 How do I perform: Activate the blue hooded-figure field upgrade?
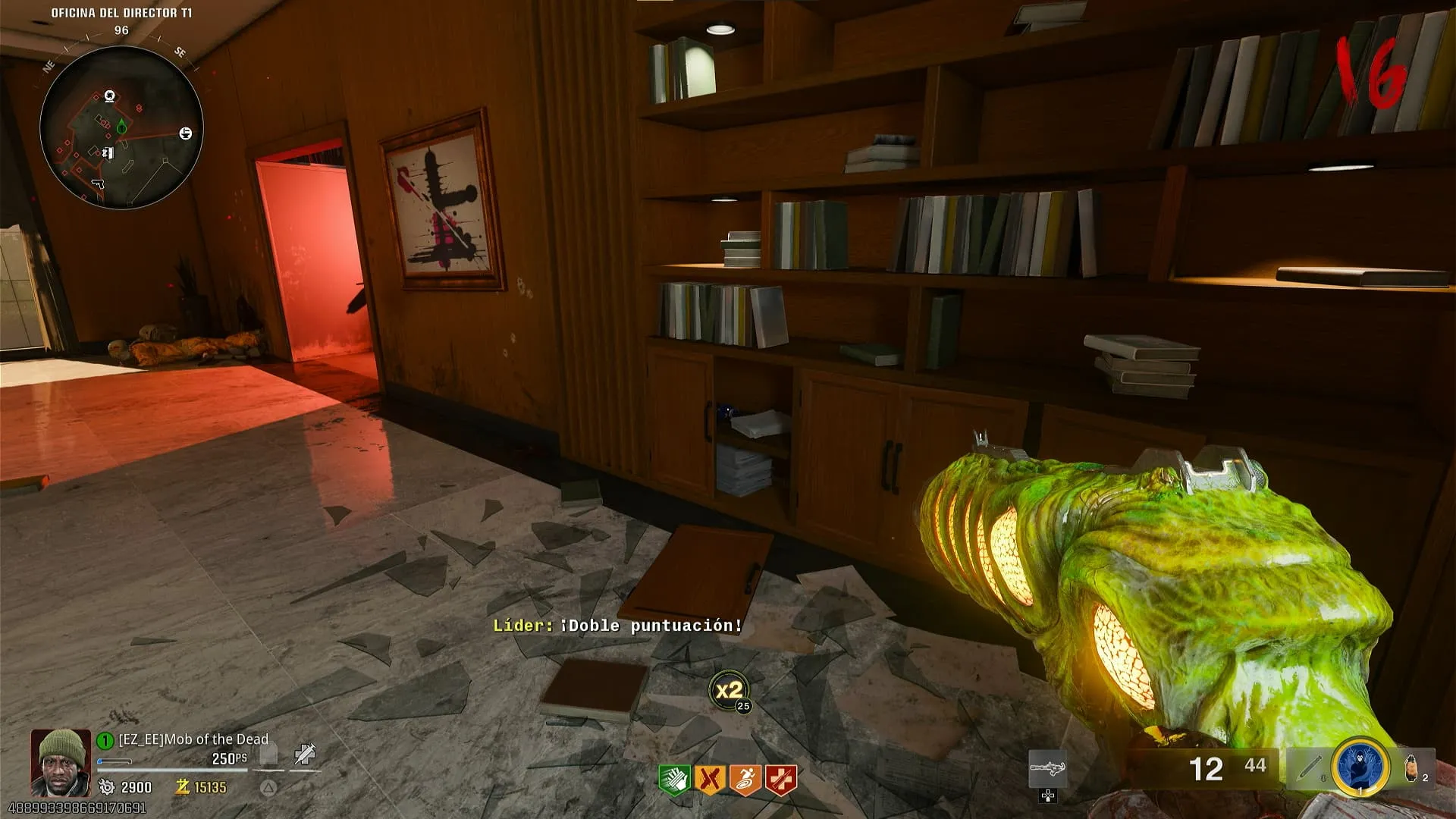1361,767
